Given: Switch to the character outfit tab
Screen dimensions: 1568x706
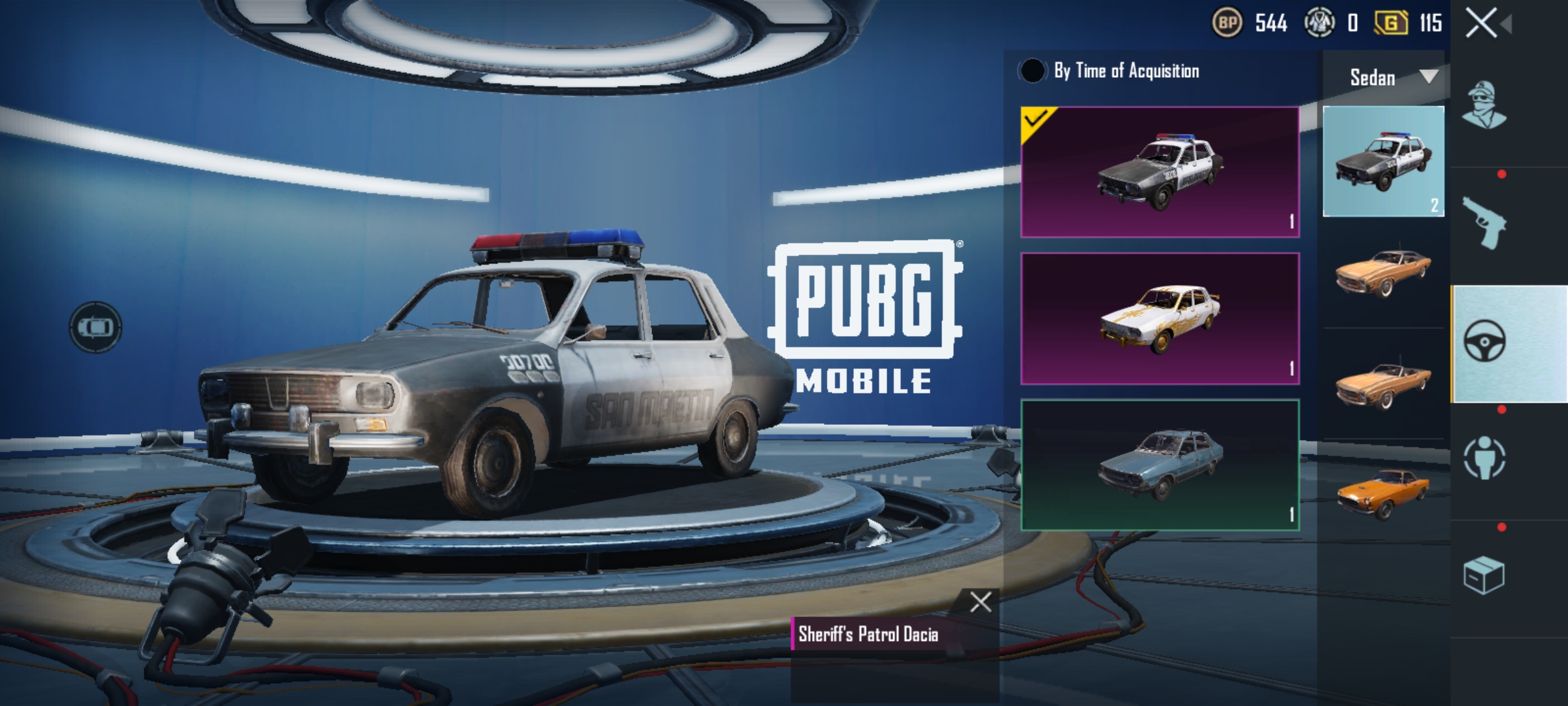Looking at the screenshot, I should pos(1484,106).
